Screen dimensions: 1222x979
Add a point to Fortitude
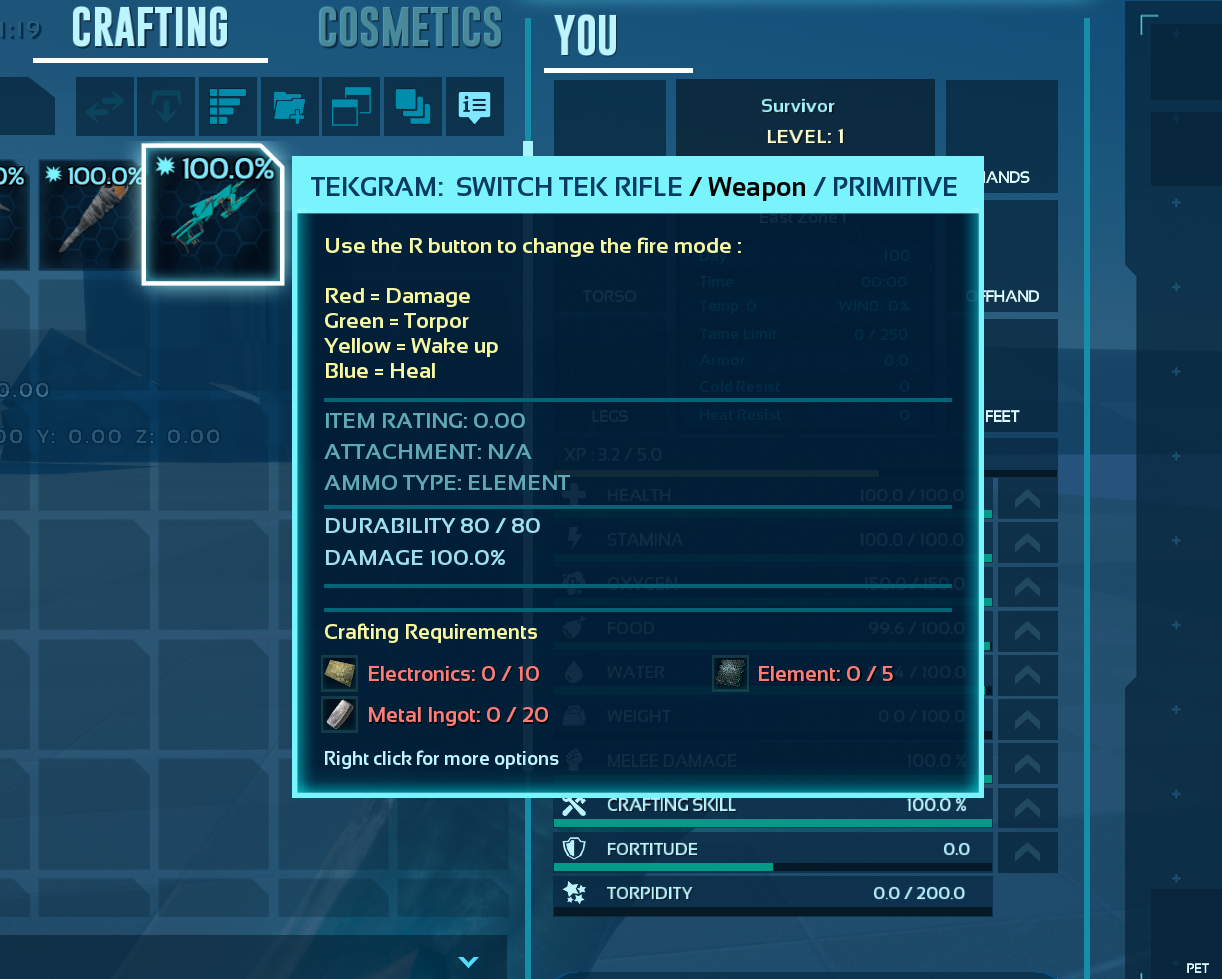click(x=1027, y=851)
